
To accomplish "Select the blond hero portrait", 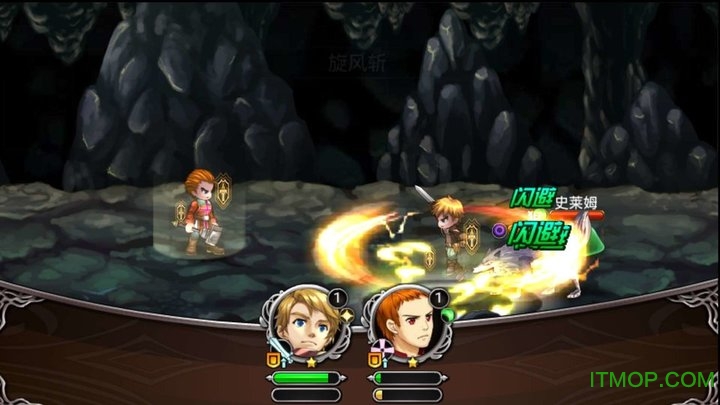I will coord(305,327).
